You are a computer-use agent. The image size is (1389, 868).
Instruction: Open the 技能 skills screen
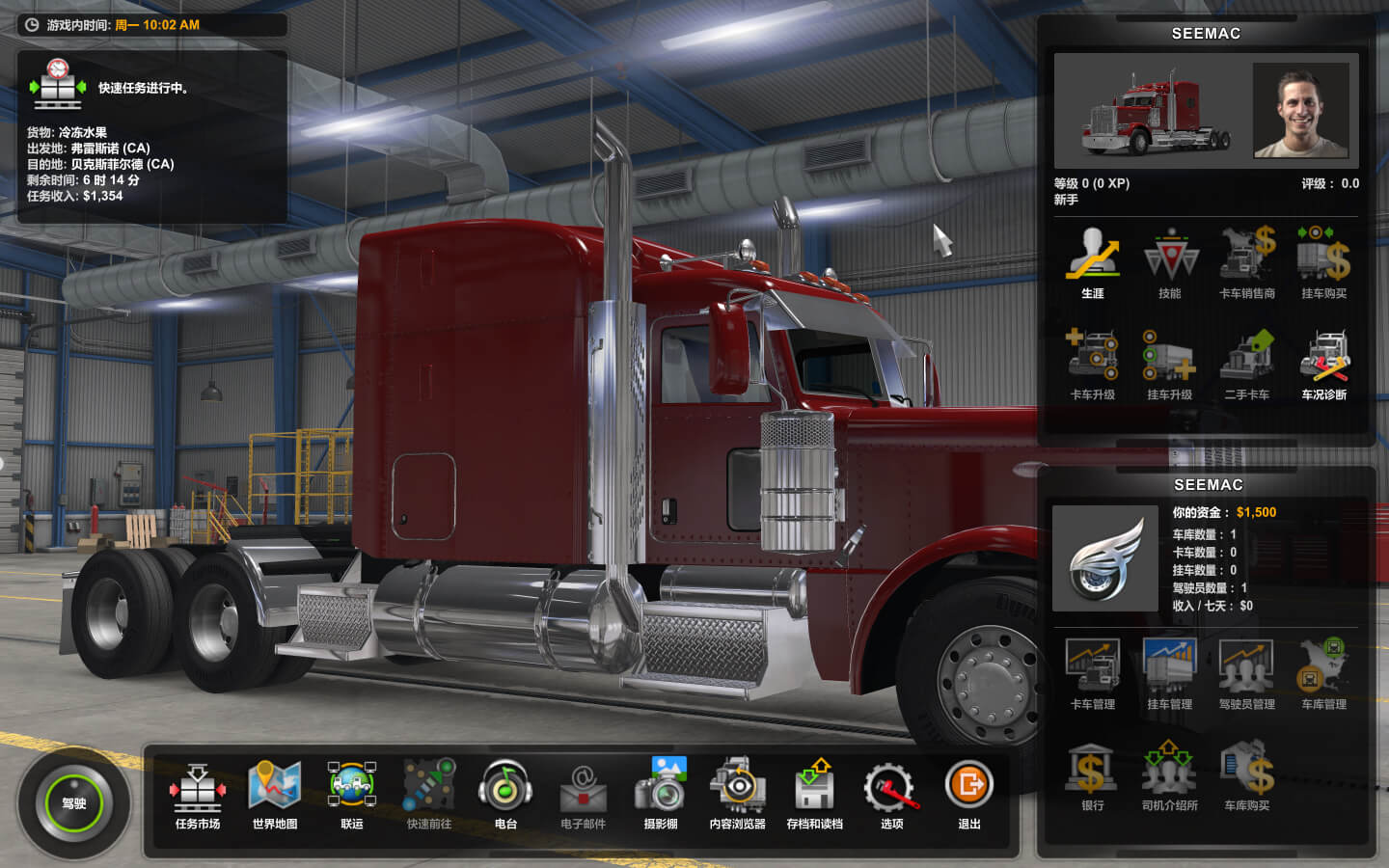coord(1170,260)
